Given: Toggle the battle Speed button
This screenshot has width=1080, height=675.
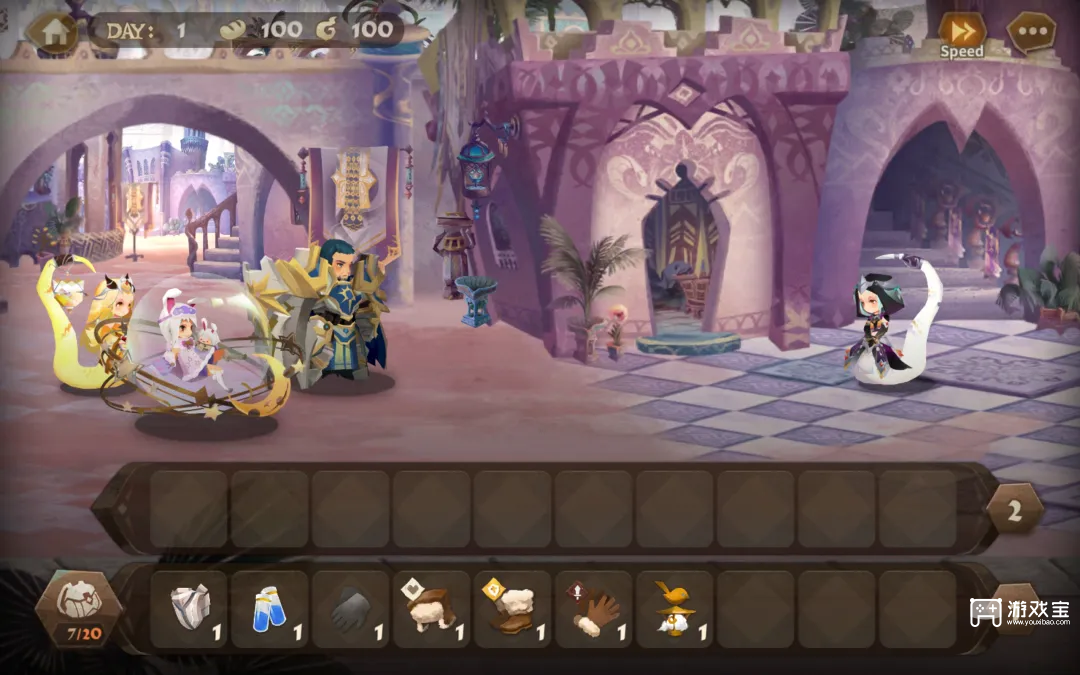Looking at the screenshot, I should (961, 33).
